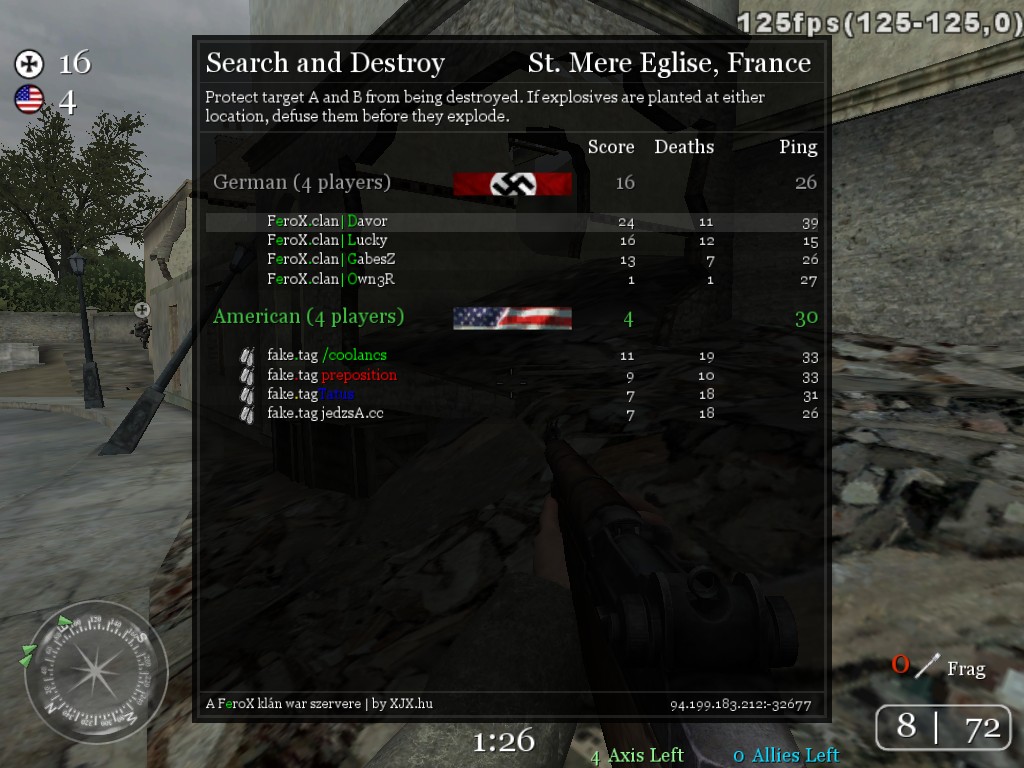Select the Own3R player entry

(x=330, y=279)
